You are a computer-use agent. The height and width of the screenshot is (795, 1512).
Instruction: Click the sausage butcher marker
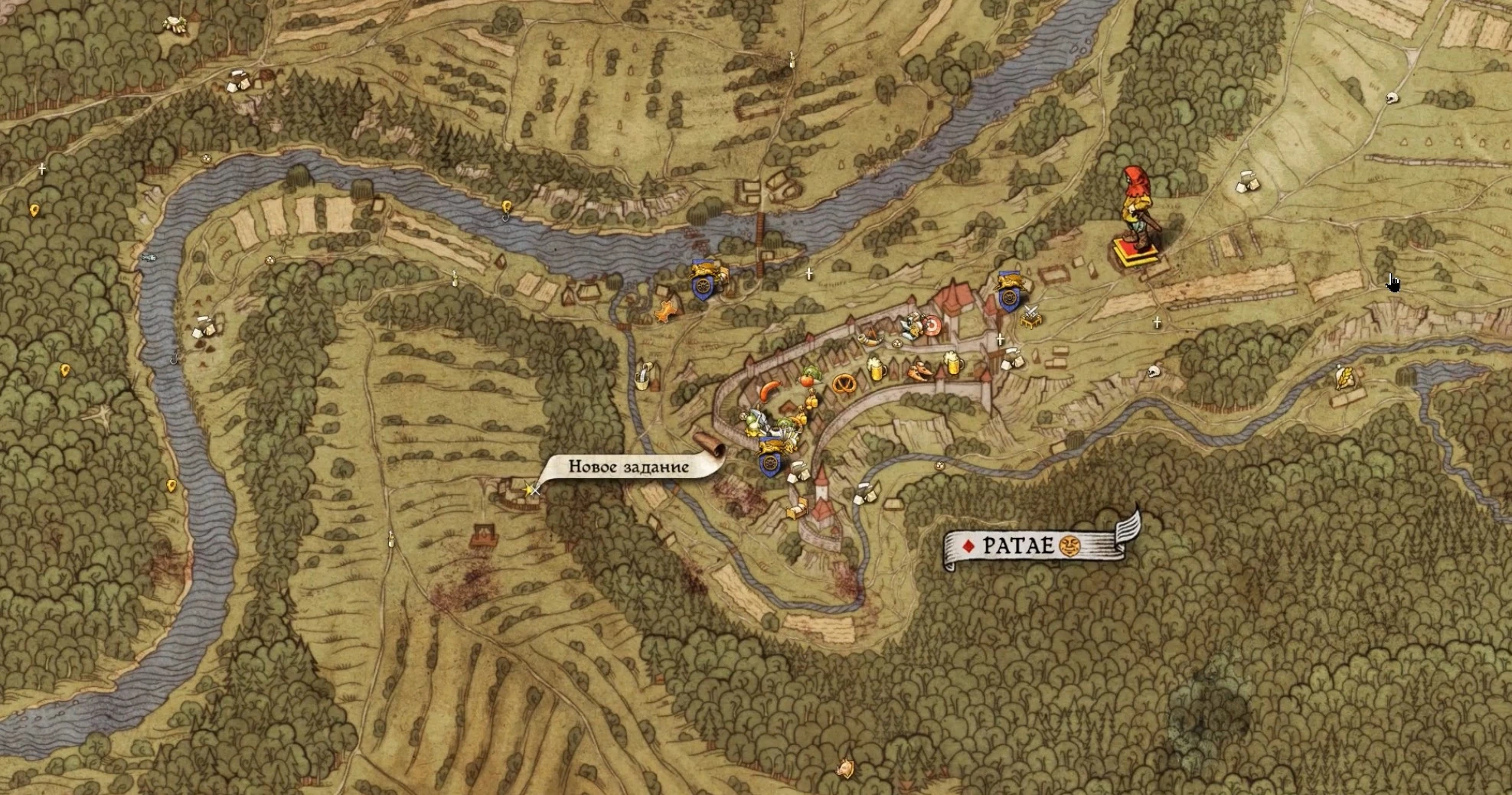point(769,391)
